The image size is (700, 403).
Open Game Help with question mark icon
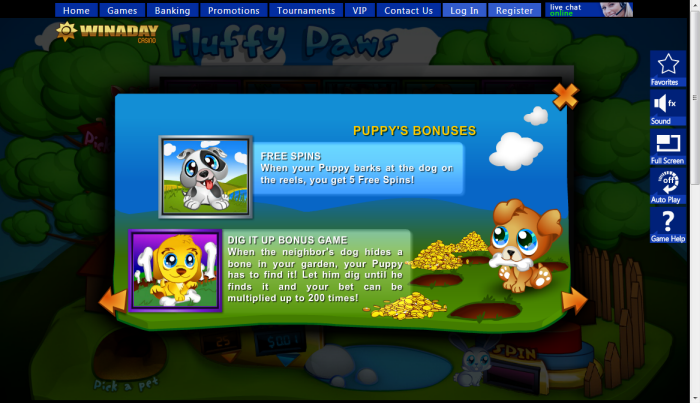(x=666, y=225)
